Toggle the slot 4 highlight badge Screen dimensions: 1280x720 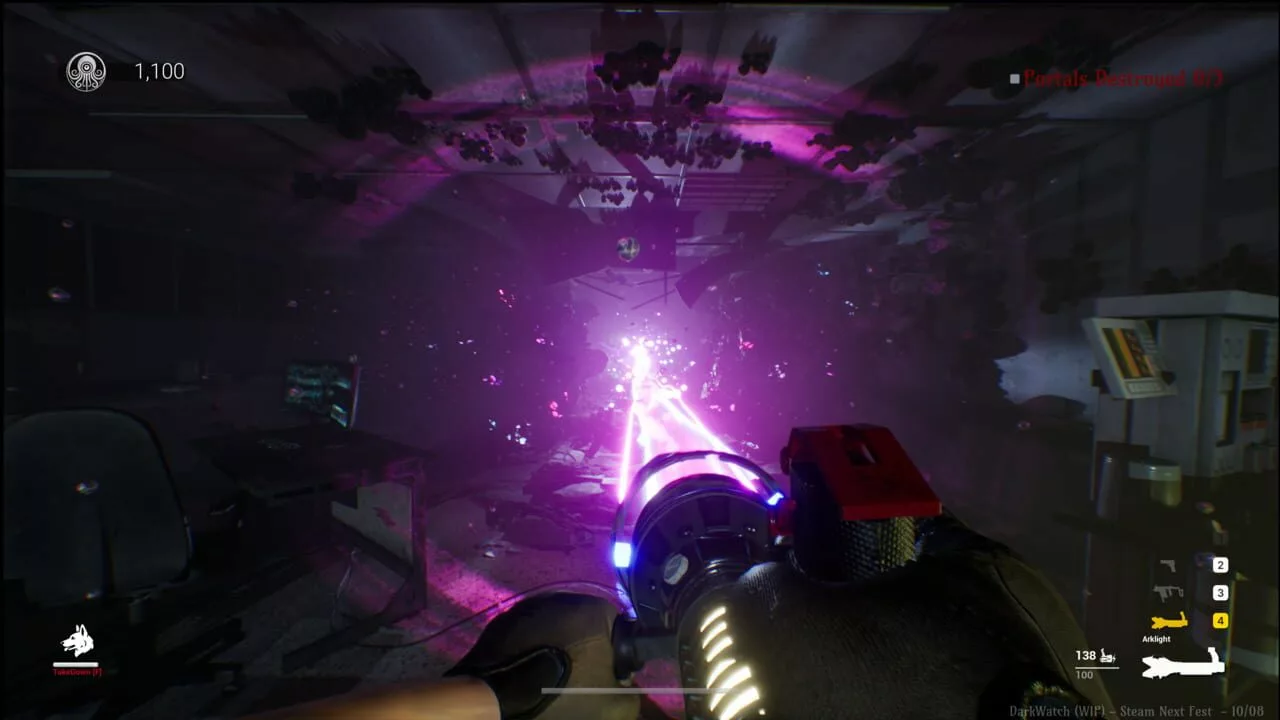click(1222, 619)
